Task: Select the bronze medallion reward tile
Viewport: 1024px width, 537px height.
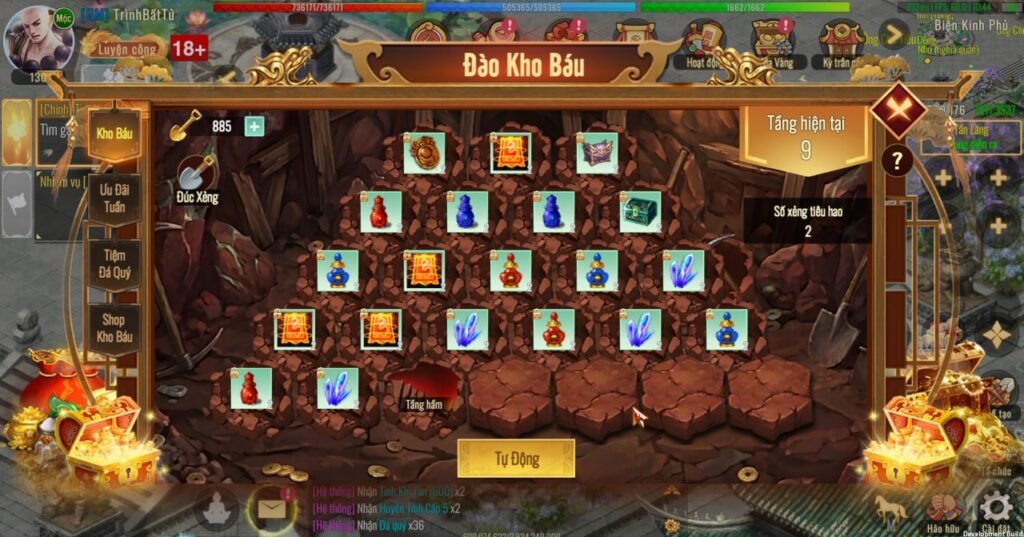Action: click(424, 153)
